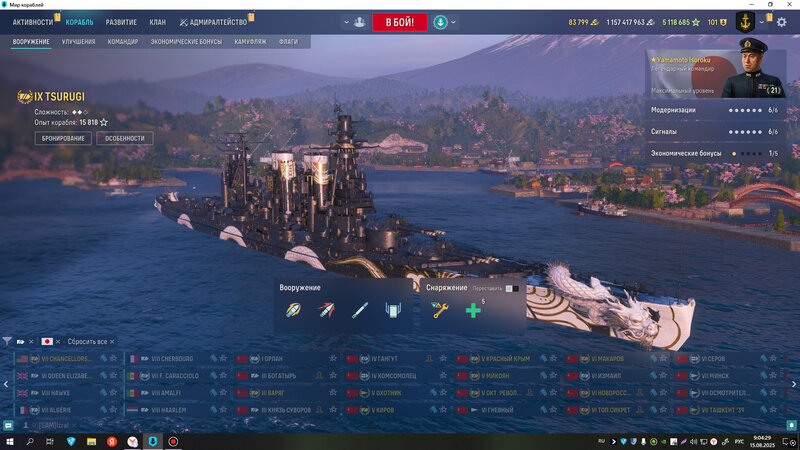Toggle the Переставить equipment switch
The height and width of the screenshot is (450, 800).
click(511, 288)
